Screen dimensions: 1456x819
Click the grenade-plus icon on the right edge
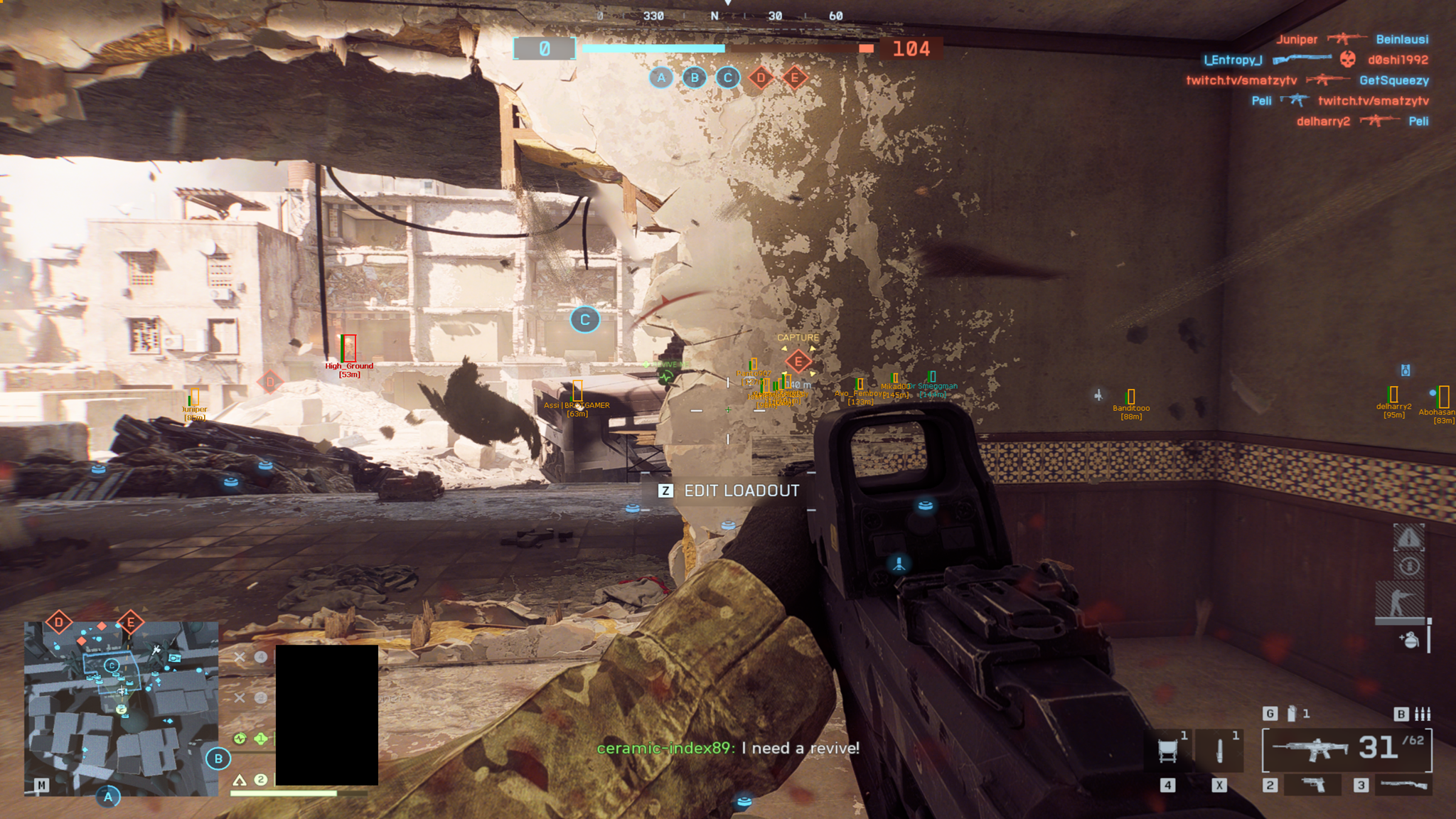1409,640
